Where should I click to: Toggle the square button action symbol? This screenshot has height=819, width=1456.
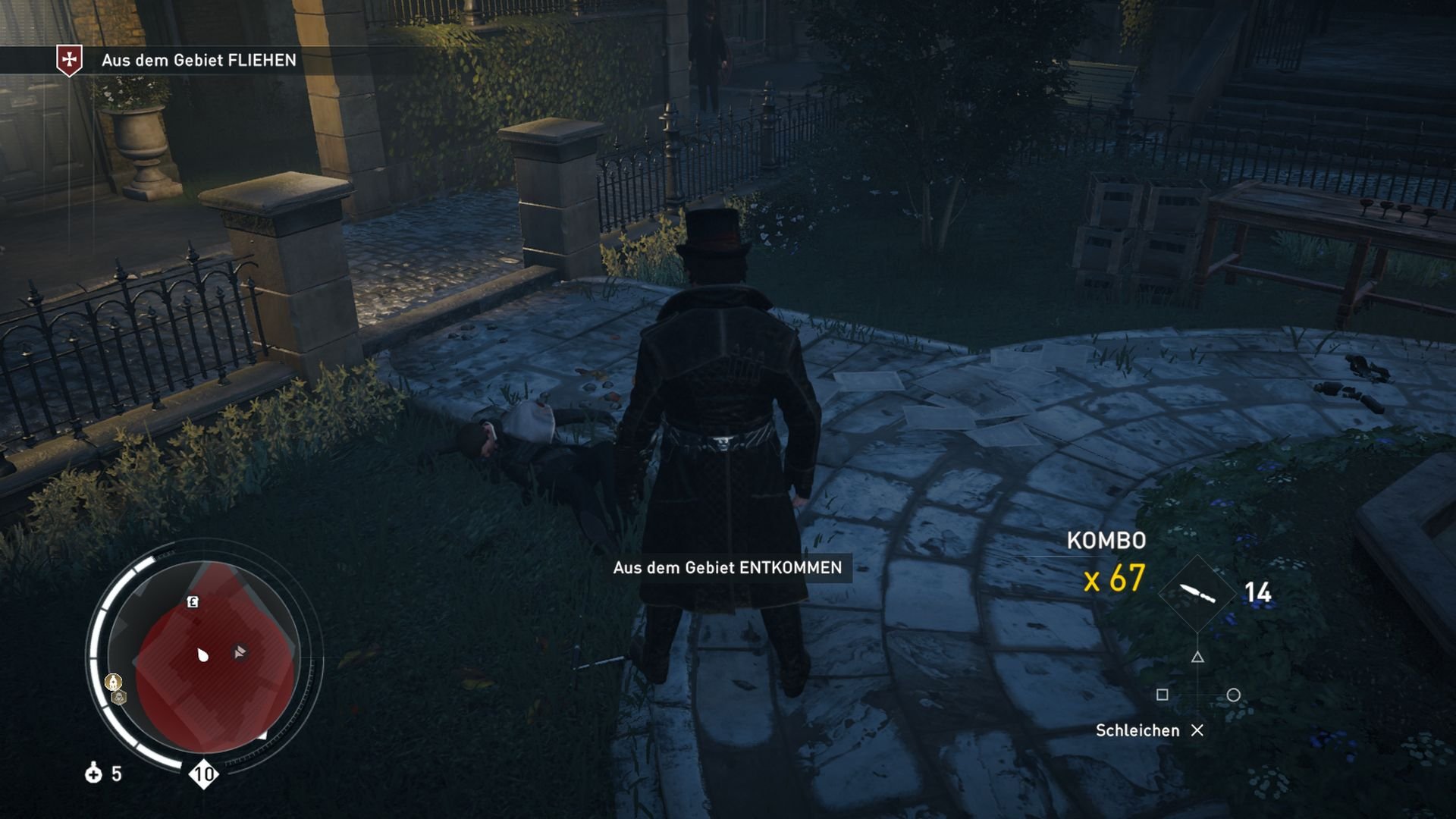point(1163,696)
